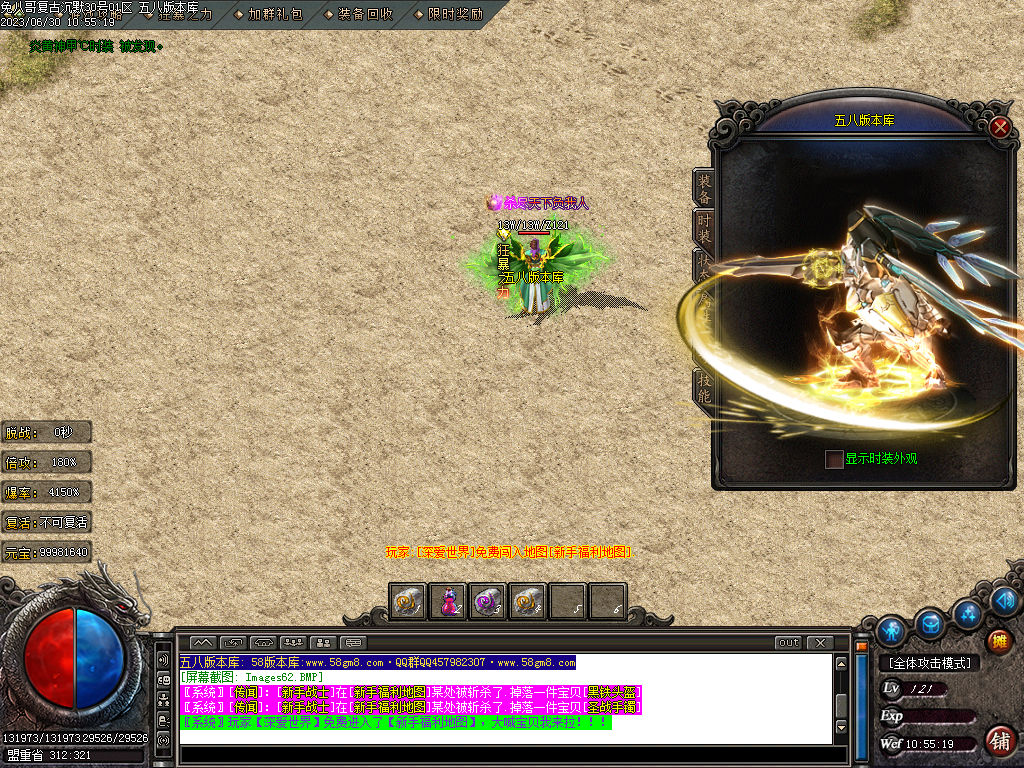Click the chat scrollbar down arrow
This screenshot has width=1024, height=768.
tap(842, 727)
